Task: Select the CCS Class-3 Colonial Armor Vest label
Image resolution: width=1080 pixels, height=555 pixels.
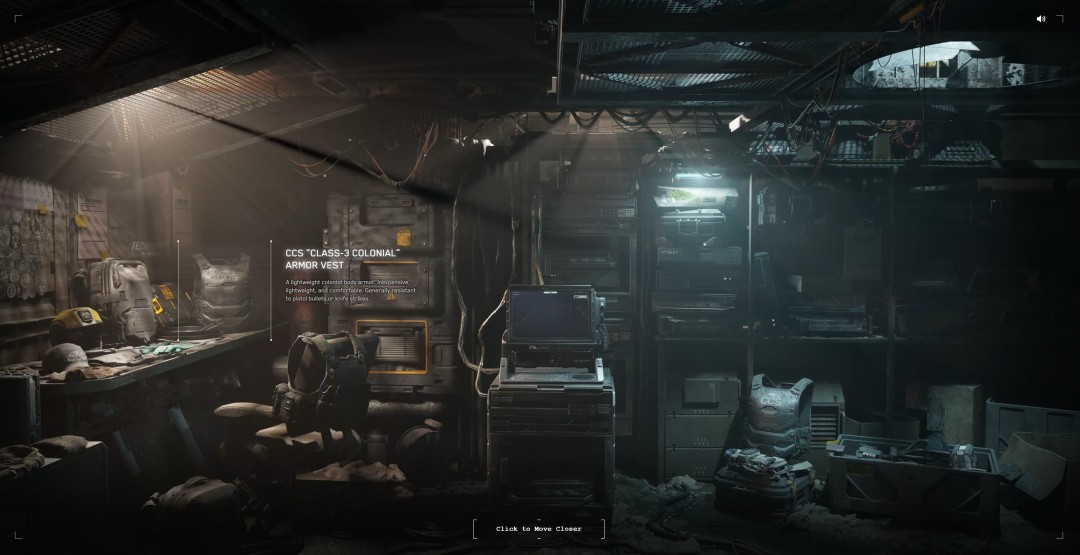Action: [342, 259]
